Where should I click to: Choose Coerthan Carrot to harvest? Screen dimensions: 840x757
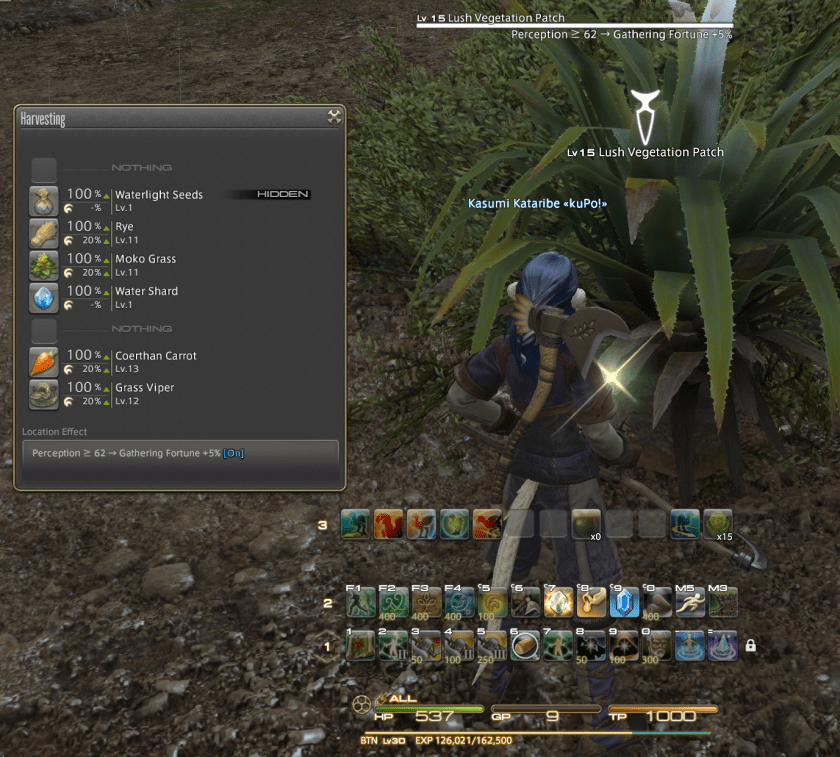pyautogui.click(x=155, y=356)
